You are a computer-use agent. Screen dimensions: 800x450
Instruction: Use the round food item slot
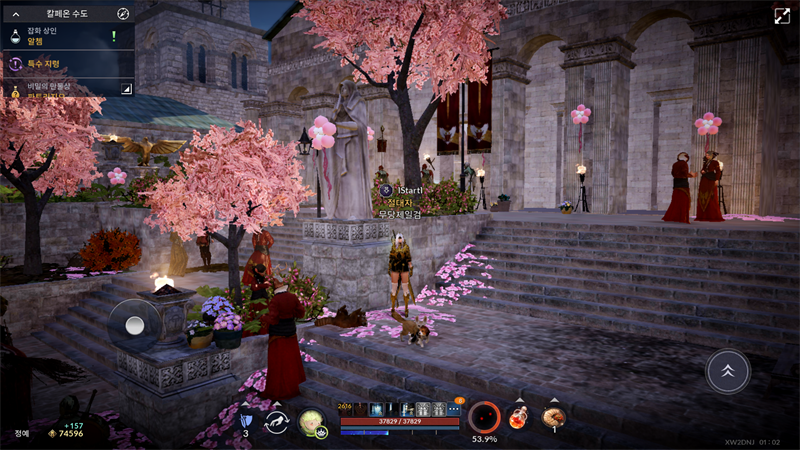tap(553, 417)
